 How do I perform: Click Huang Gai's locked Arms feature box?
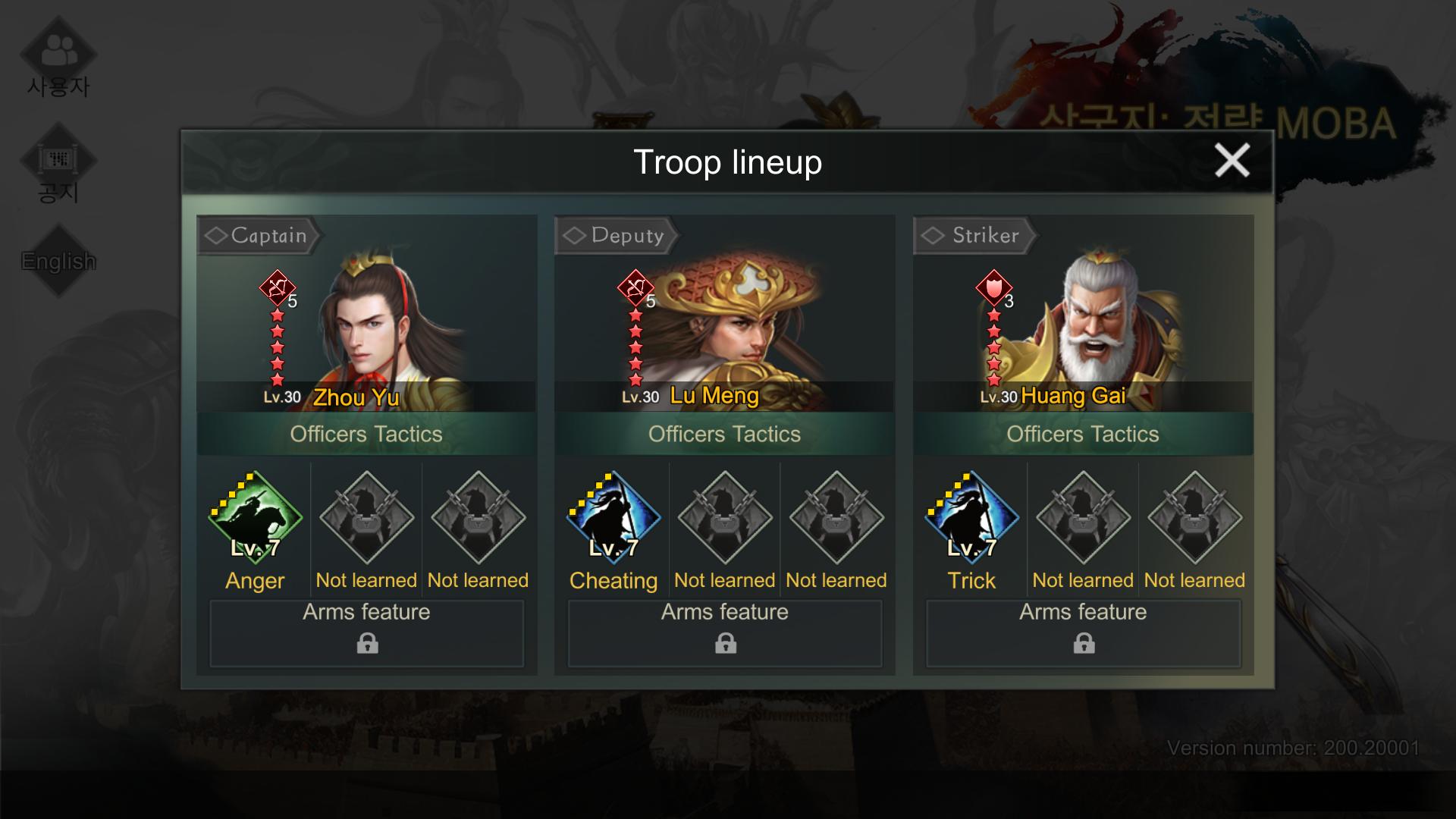tap(1083, 633)
